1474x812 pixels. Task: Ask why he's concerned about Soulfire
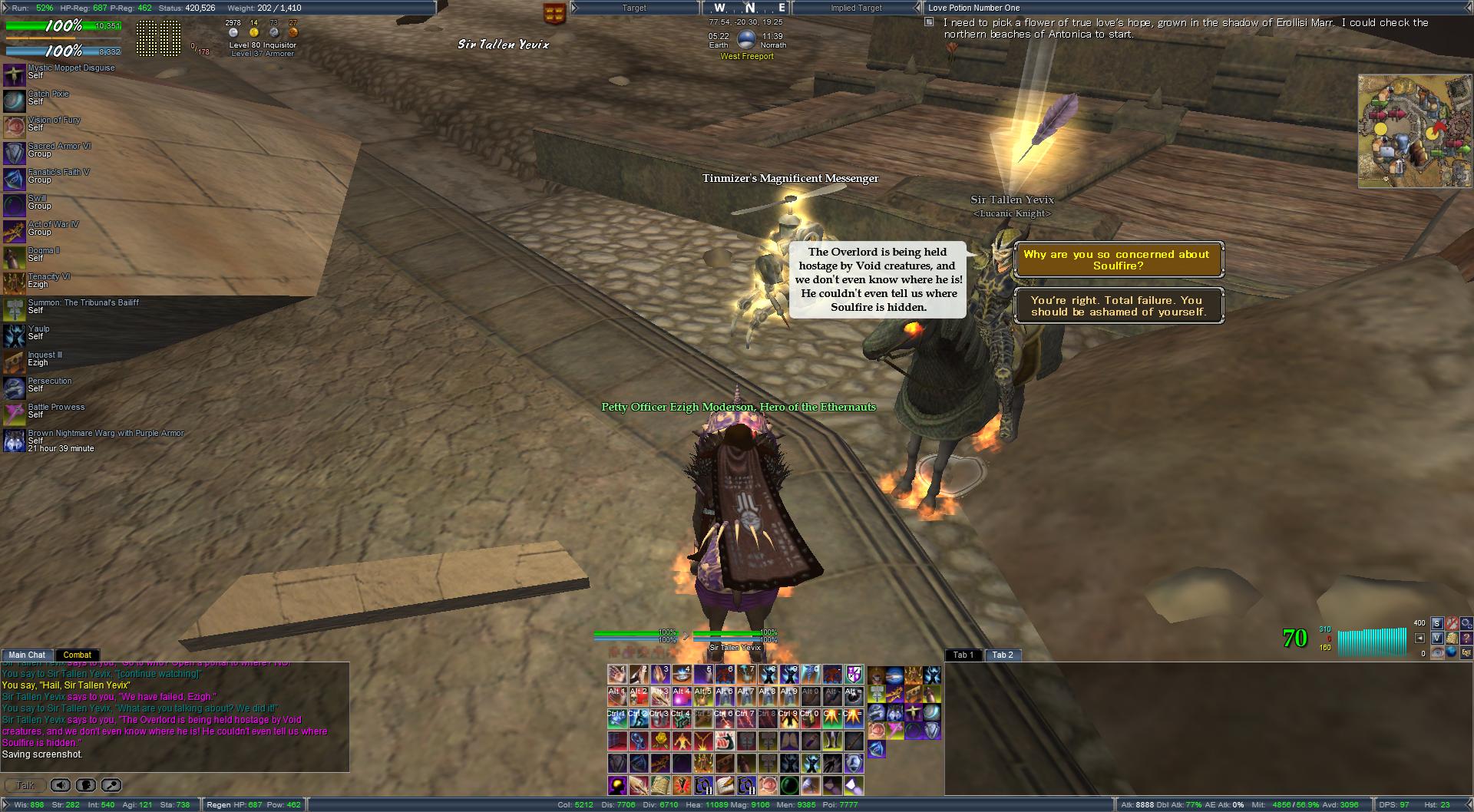[1118, 260]
